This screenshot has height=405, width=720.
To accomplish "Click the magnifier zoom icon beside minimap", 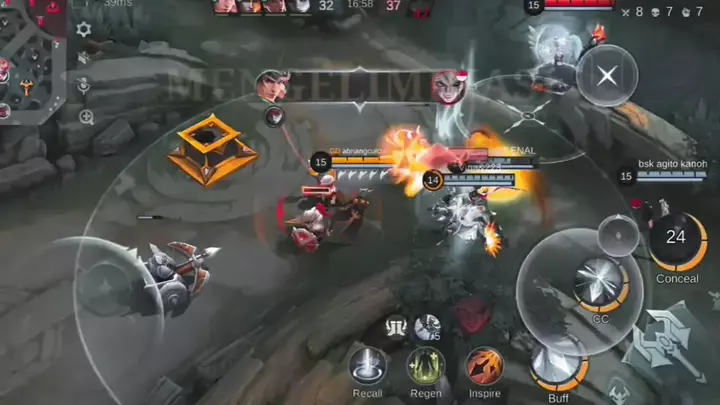I will pyautogui.click(x=86, y=117).
